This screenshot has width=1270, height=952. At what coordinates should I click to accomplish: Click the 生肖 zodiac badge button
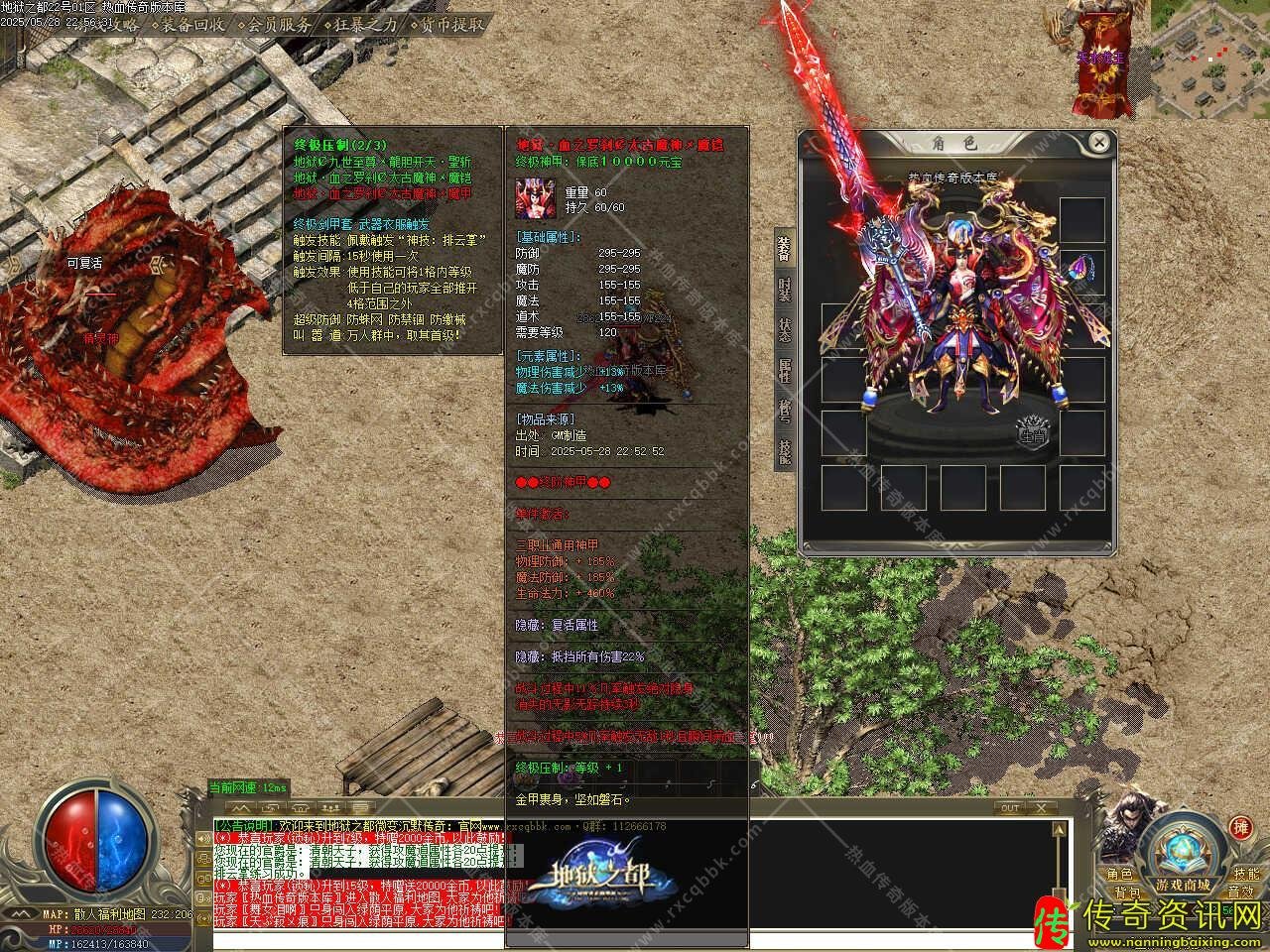click(x=1035, y=434)
